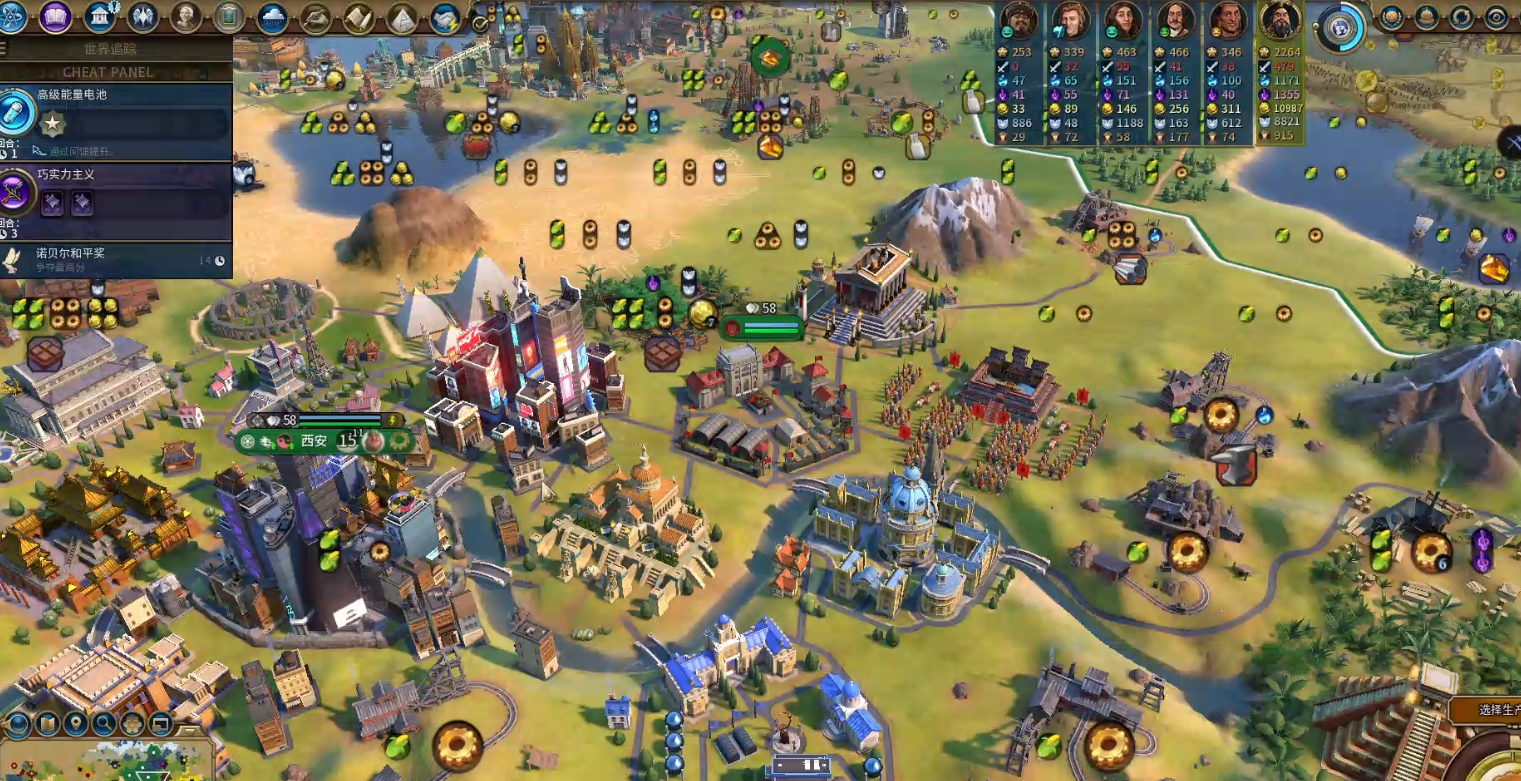Image resolution: width=1521 pixels, height=781 pixels.
Task: Select the leader portrait with 2264 score
Action: point(1279,20)
